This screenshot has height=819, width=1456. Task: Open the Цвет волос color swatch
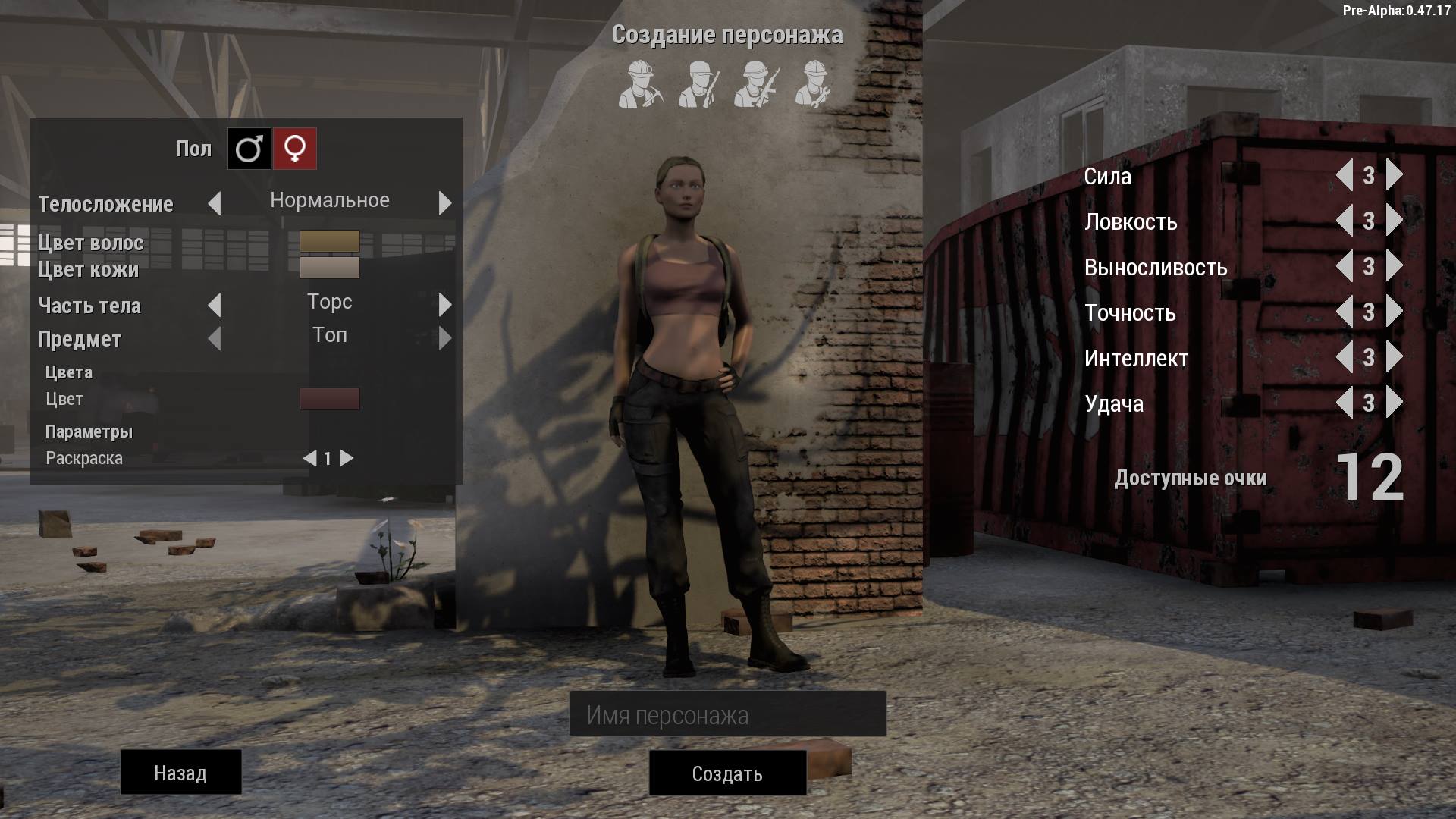point(330,241)
